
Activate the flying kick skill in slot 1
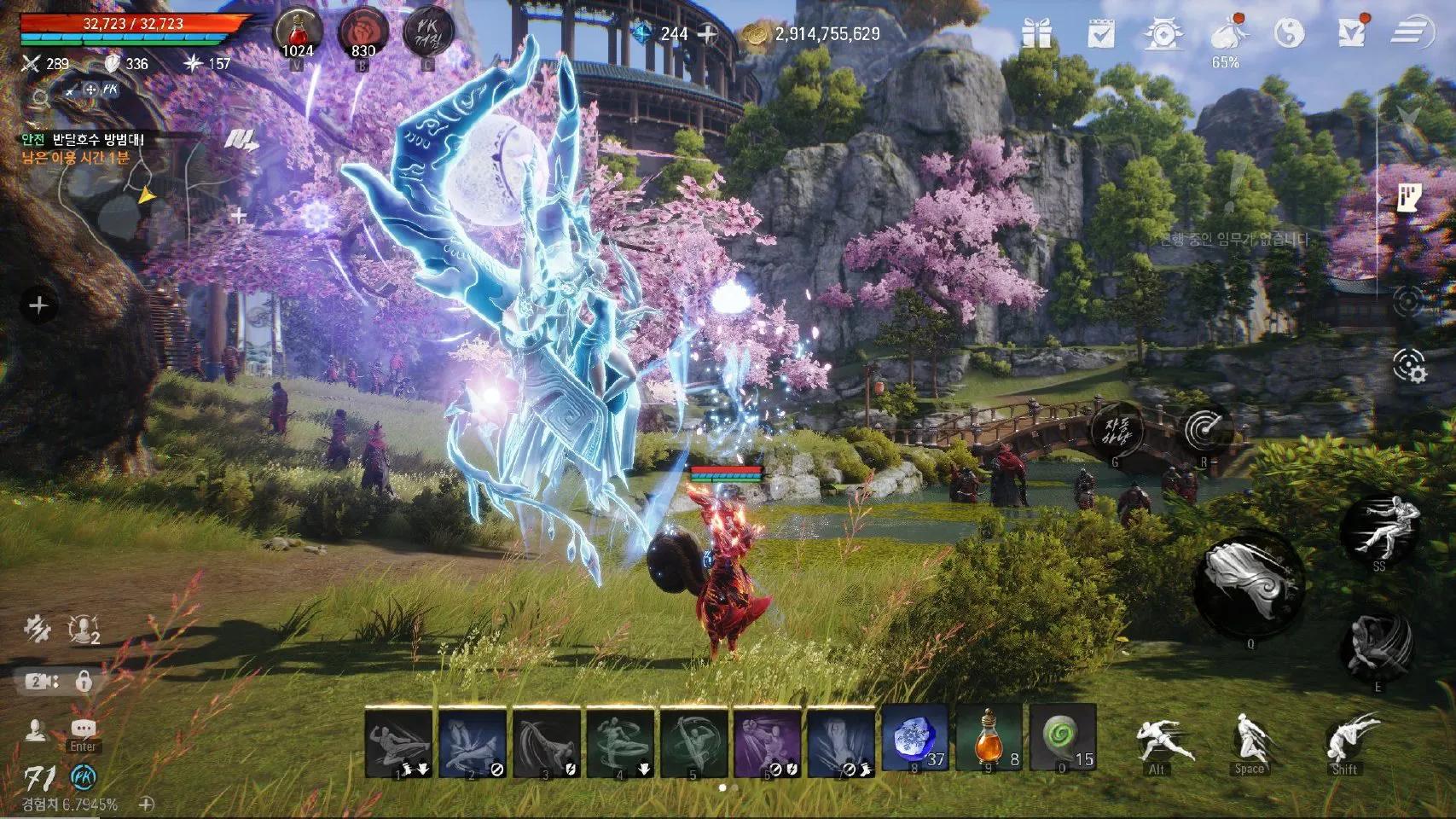(398, 742)
